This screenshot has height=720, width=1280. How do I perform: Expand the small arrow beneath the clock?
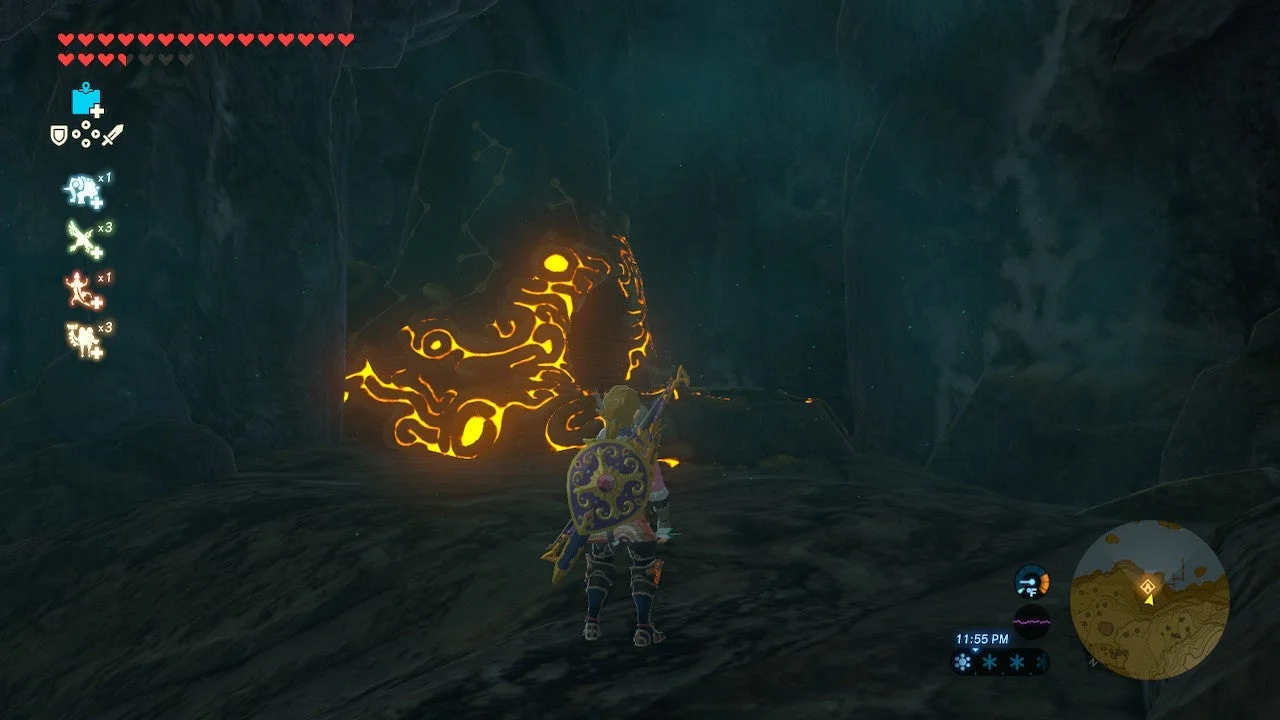pos(975,650)
